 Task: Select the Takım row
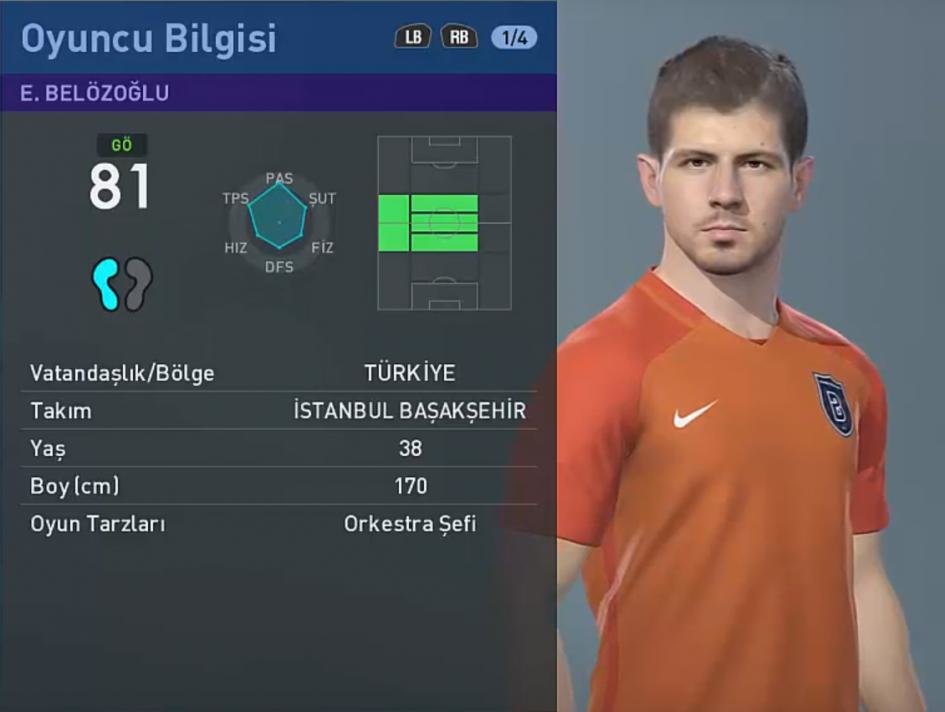click(x=278, y=411)
